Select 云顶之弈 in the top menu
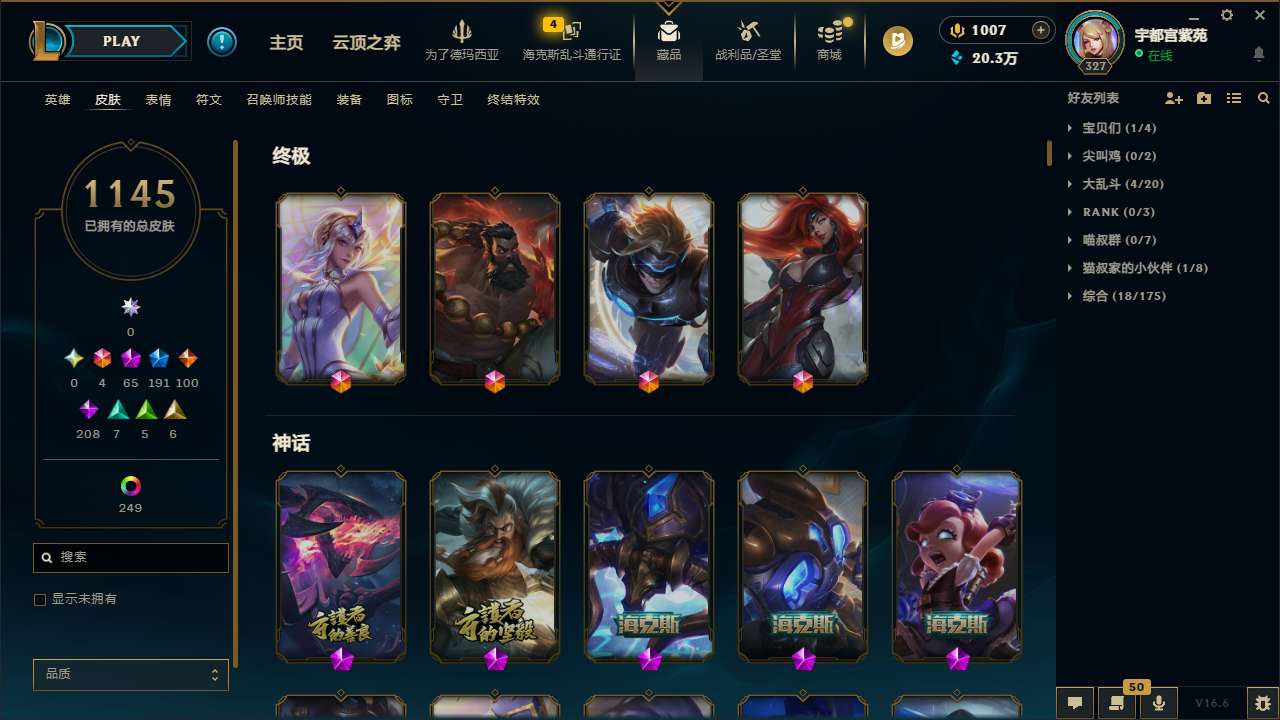Screen dimensions: 1280x720 pos(365,42)
